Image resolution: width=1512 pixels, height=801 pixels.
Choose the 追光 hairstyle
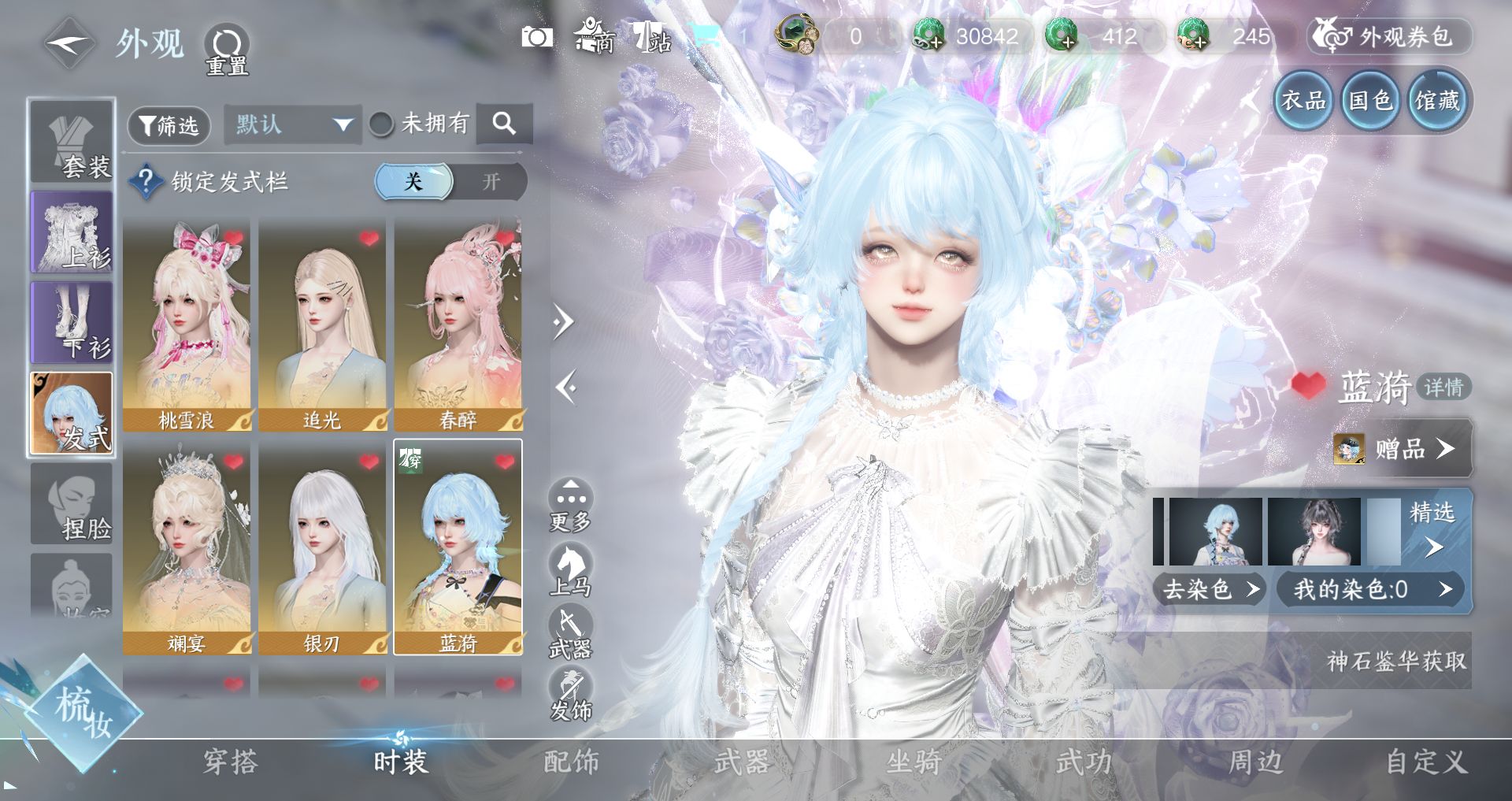point(322,324)
